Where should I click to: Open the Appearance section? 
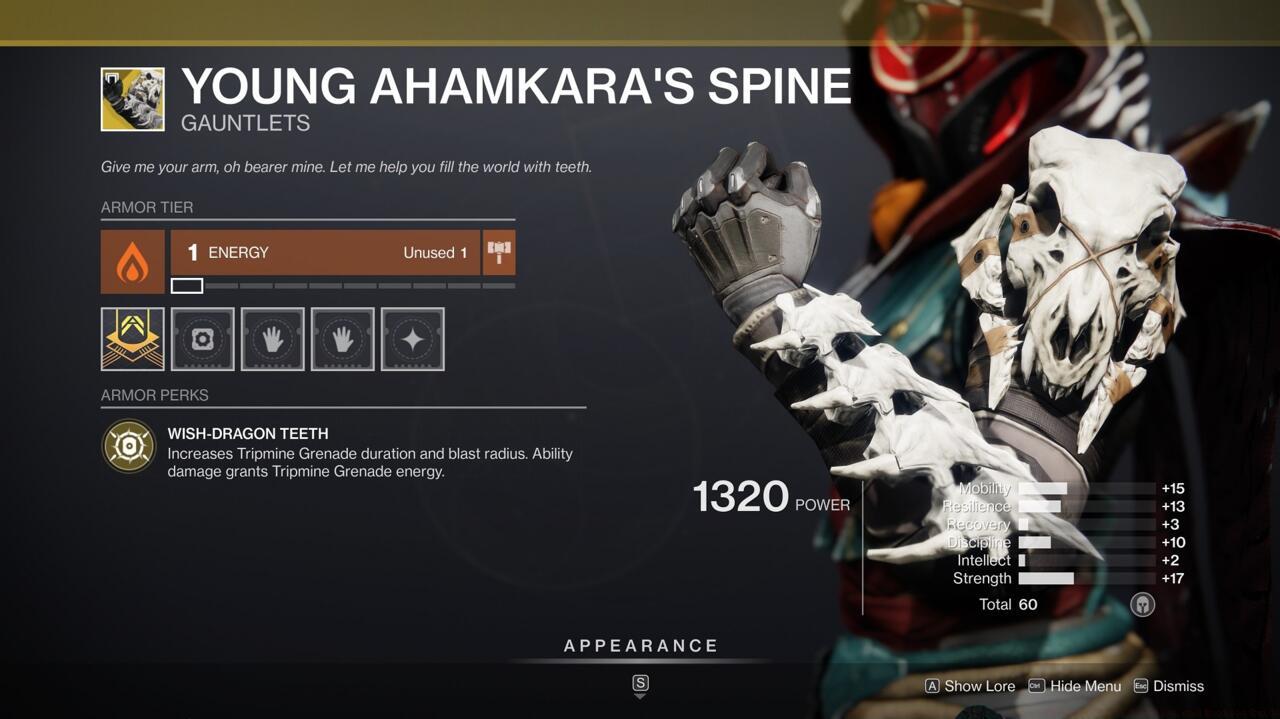coord(640,646)
